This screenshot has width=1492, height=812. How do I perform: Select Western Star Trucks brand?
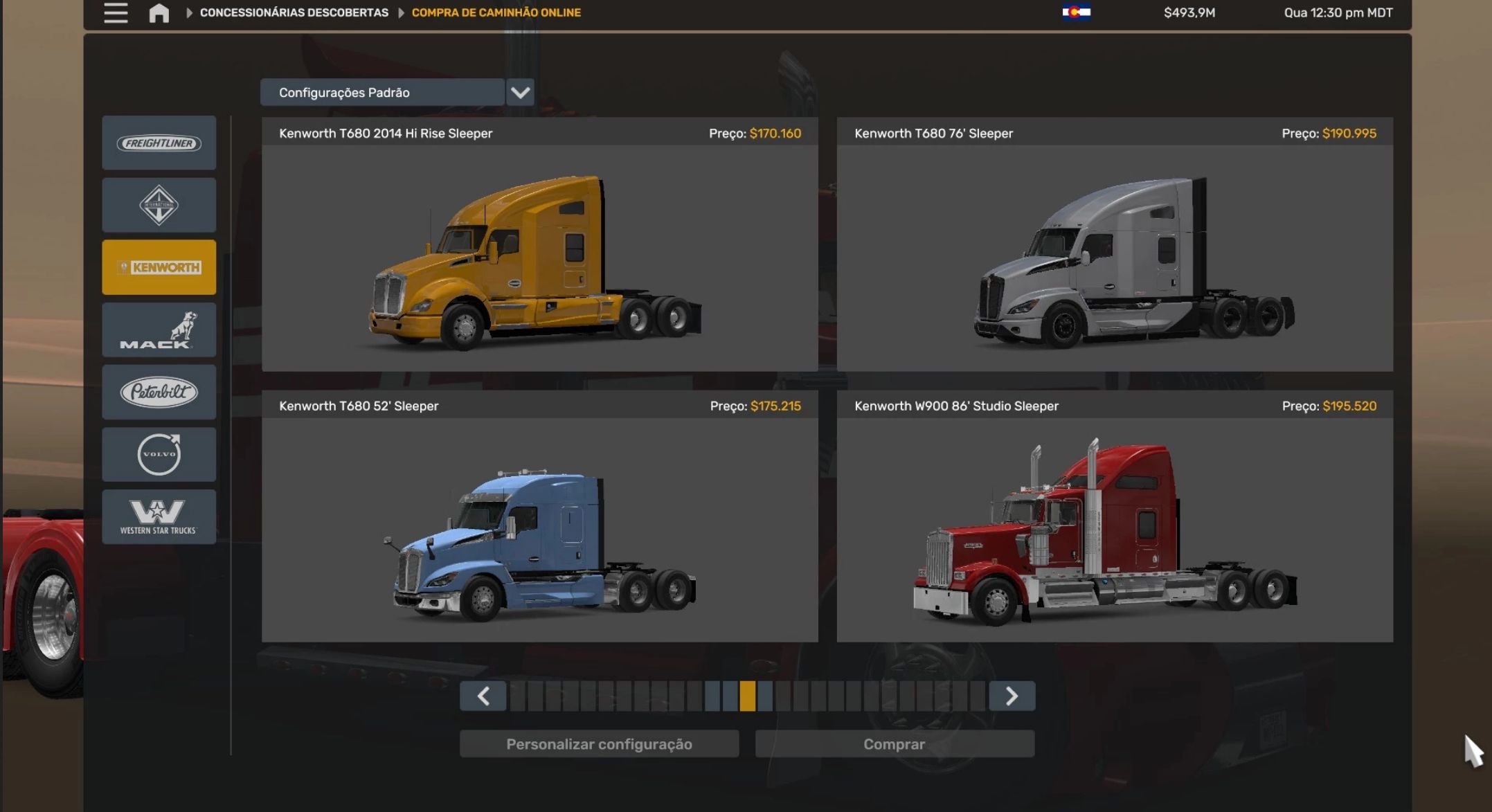[159, 516]
